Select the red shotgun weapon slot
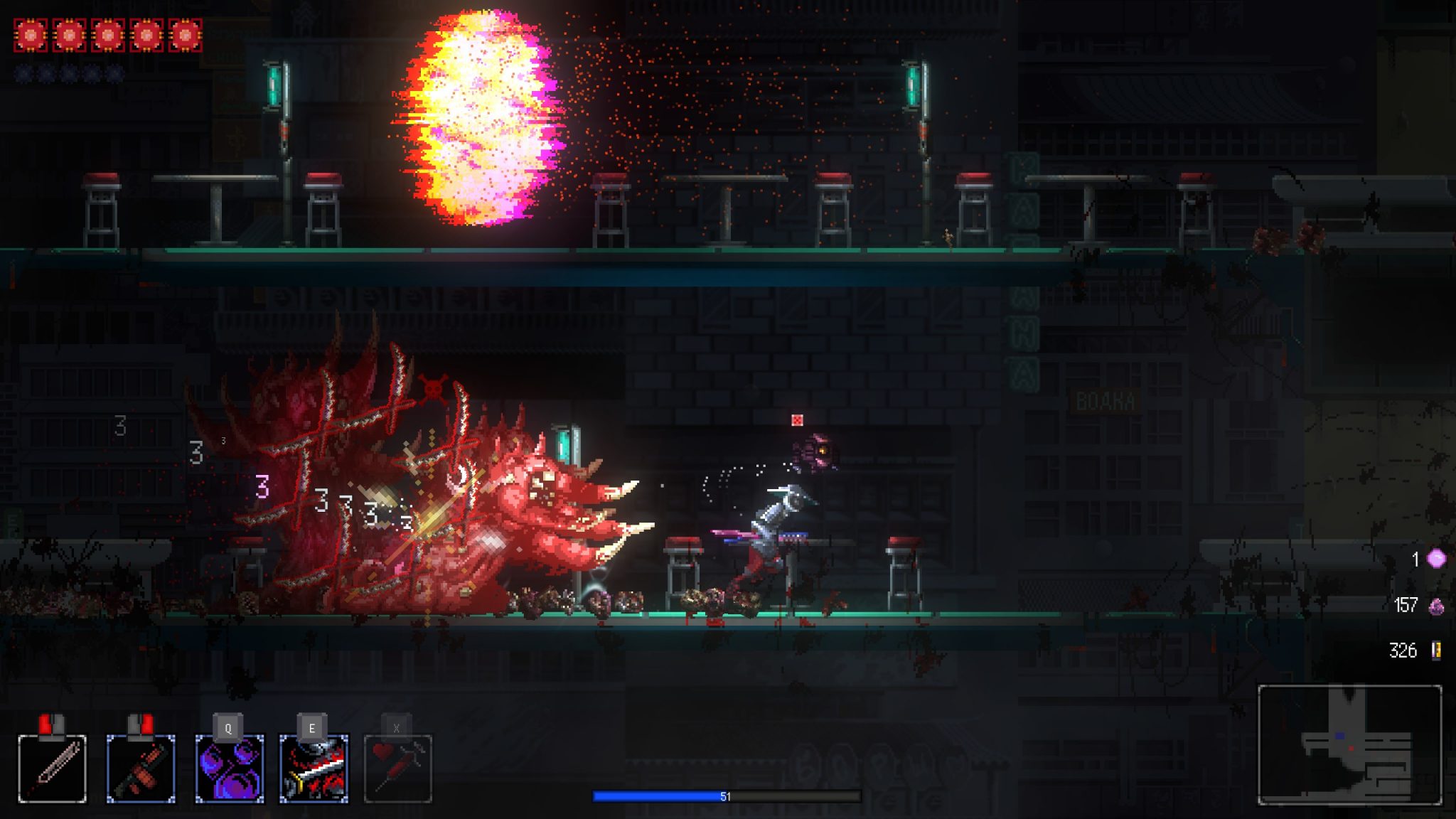Screen dimensions: 1456x819 point(141,769)
